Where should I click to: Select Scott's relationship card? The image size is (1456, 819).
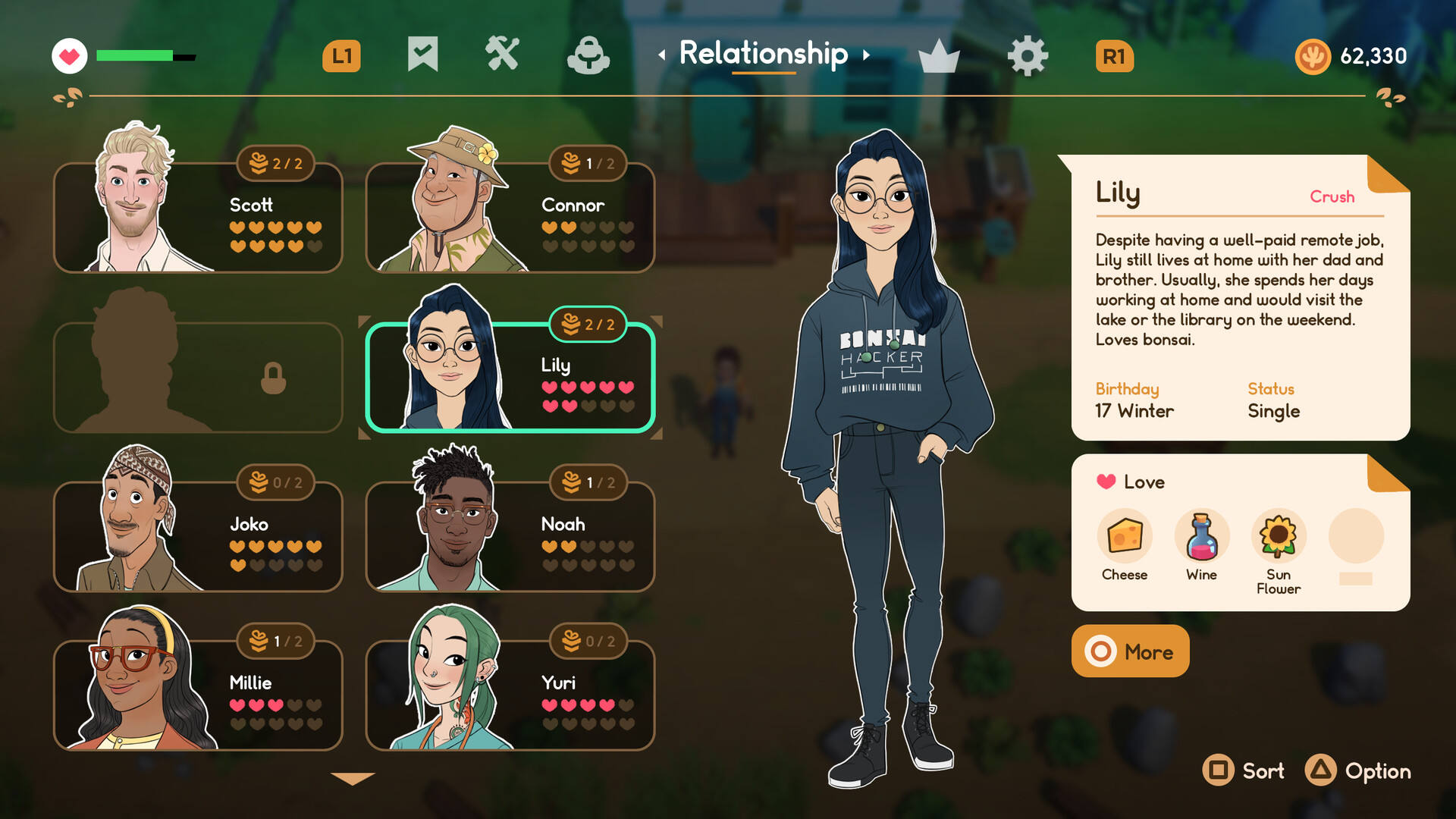[x=198, y=218]
